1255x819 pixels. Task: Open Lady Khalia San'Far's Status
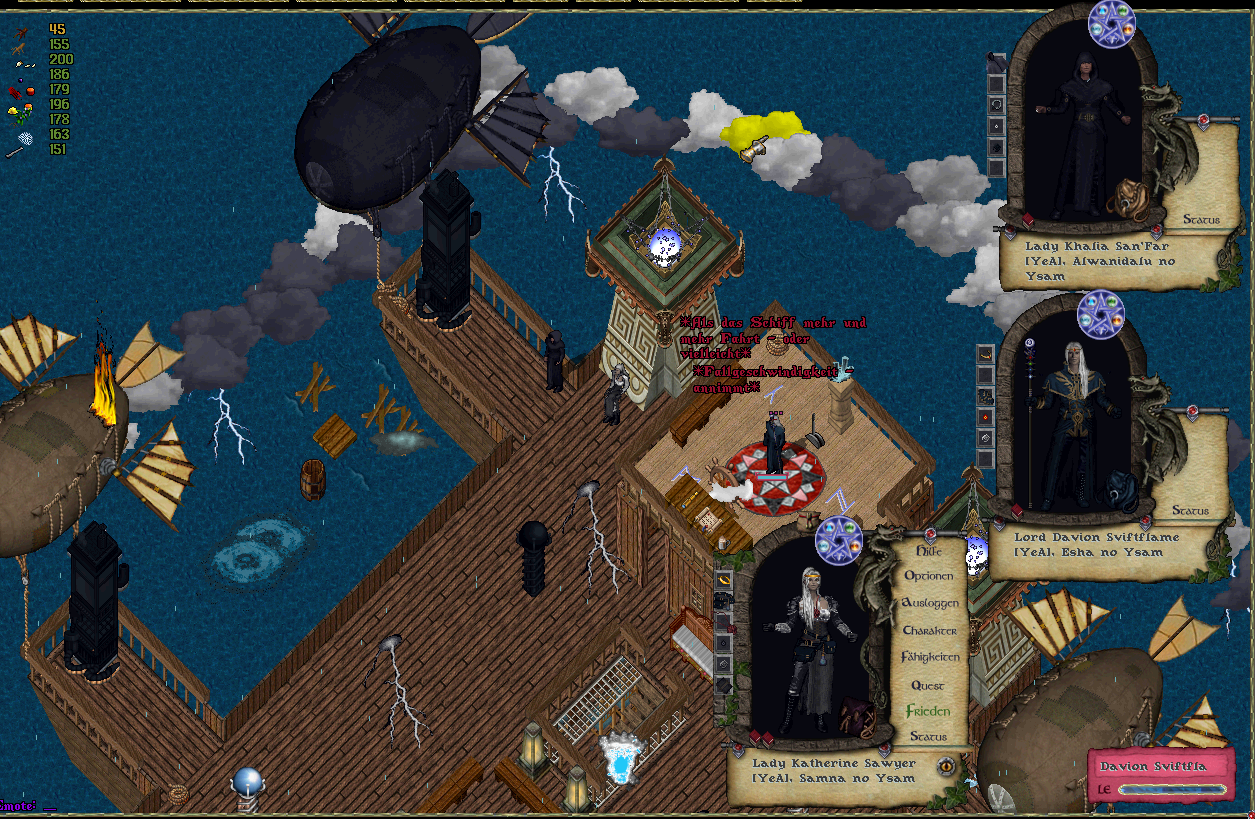(1201, 219)
